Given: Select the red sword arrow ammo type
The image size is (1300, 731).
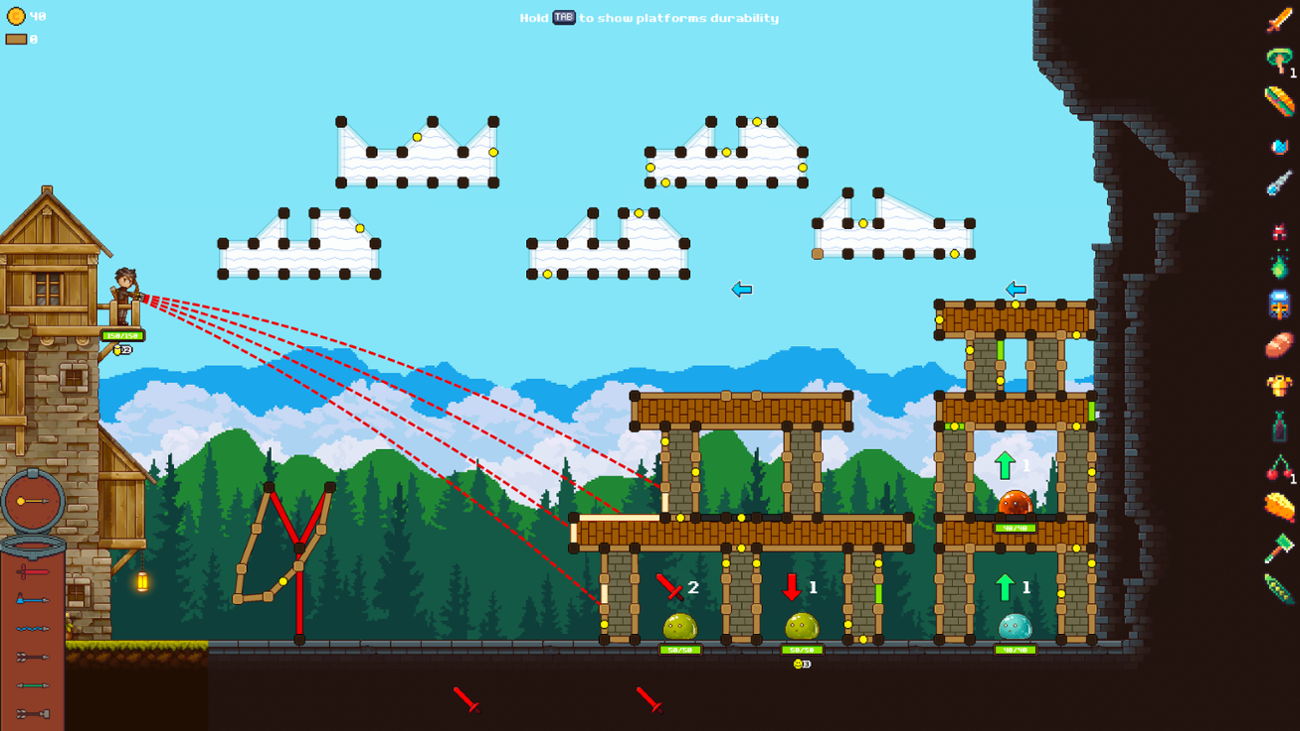Looking at the screenshot, I should pos(31,572).
